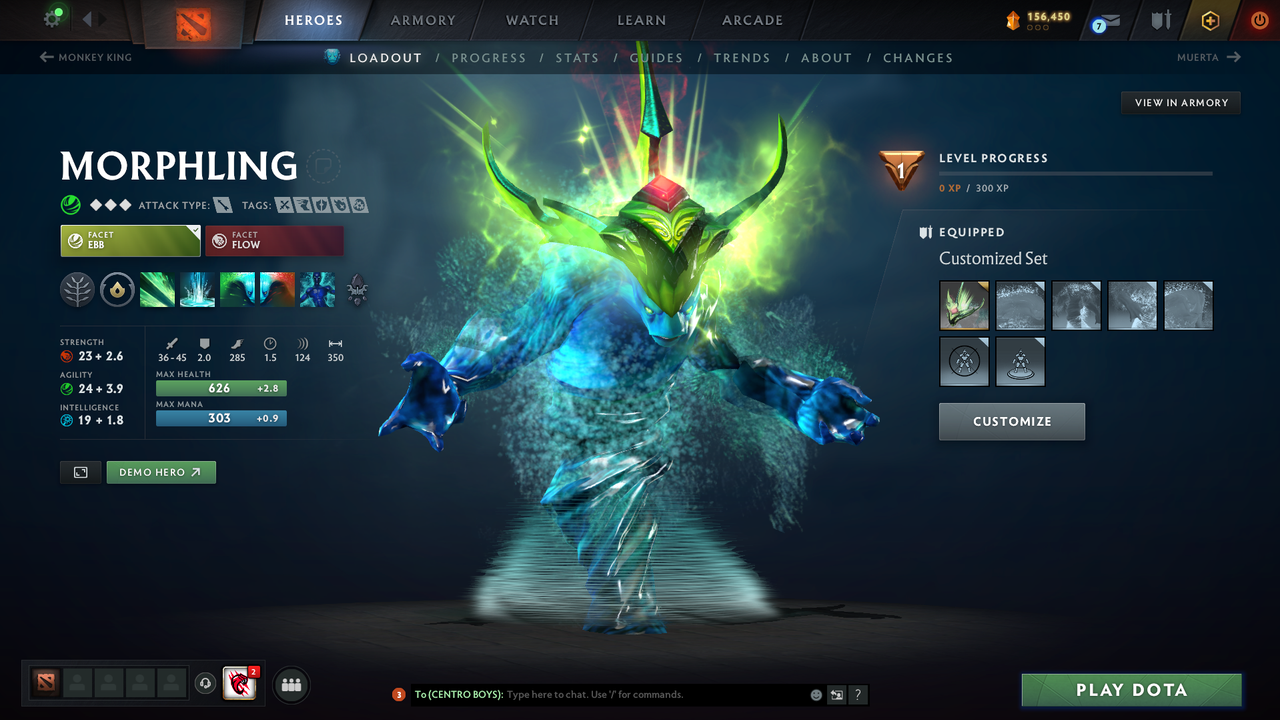
Task: Open the hero in Armory
Action: (x=1180, y=102)
